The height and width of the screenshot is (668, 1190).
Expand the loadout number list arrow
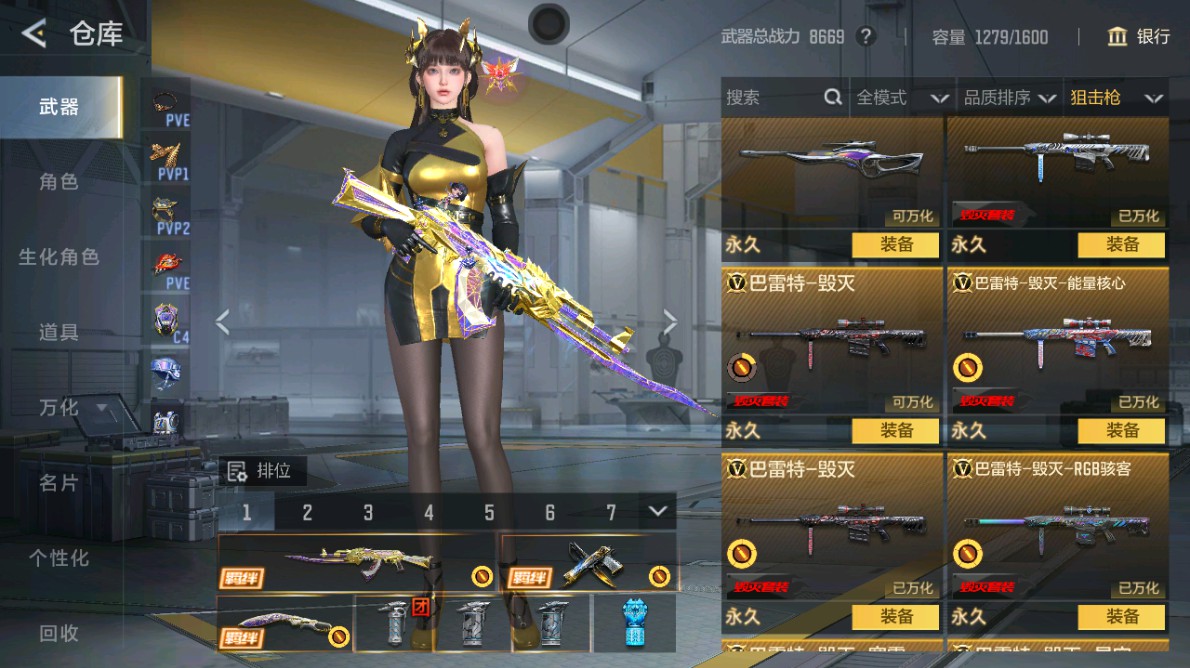(657, 511)
